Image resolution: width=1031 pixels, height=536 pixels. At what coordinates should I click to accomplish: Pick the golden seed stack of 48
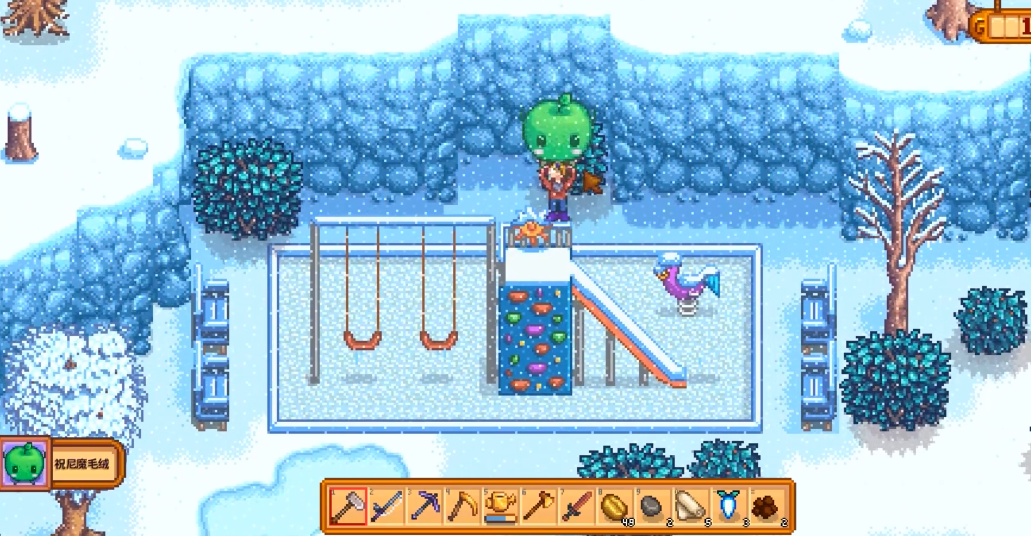pos(614,505)
